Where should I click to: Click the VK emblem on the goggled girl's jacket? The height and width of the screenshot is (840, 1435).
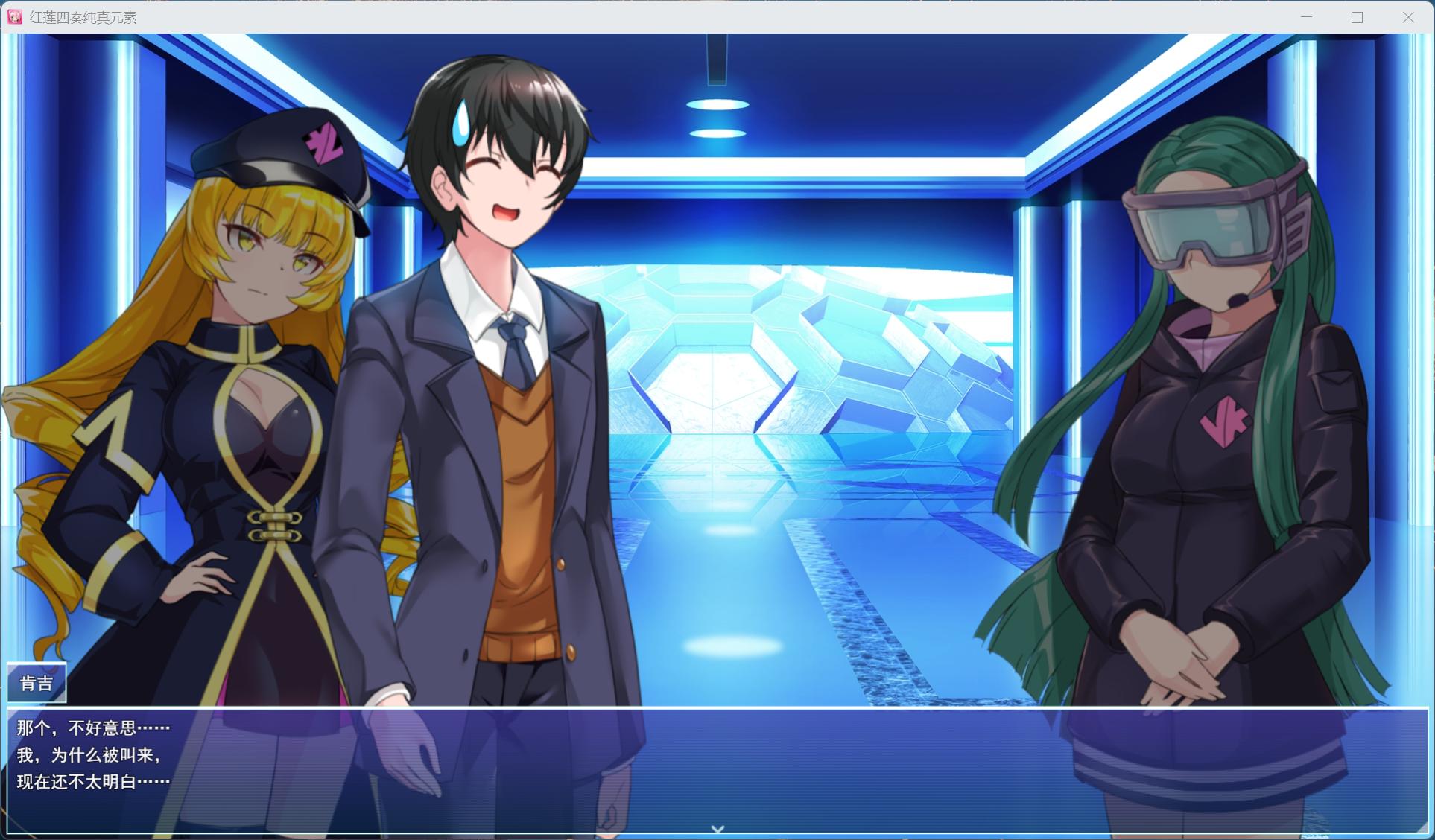coord(1226,421)
